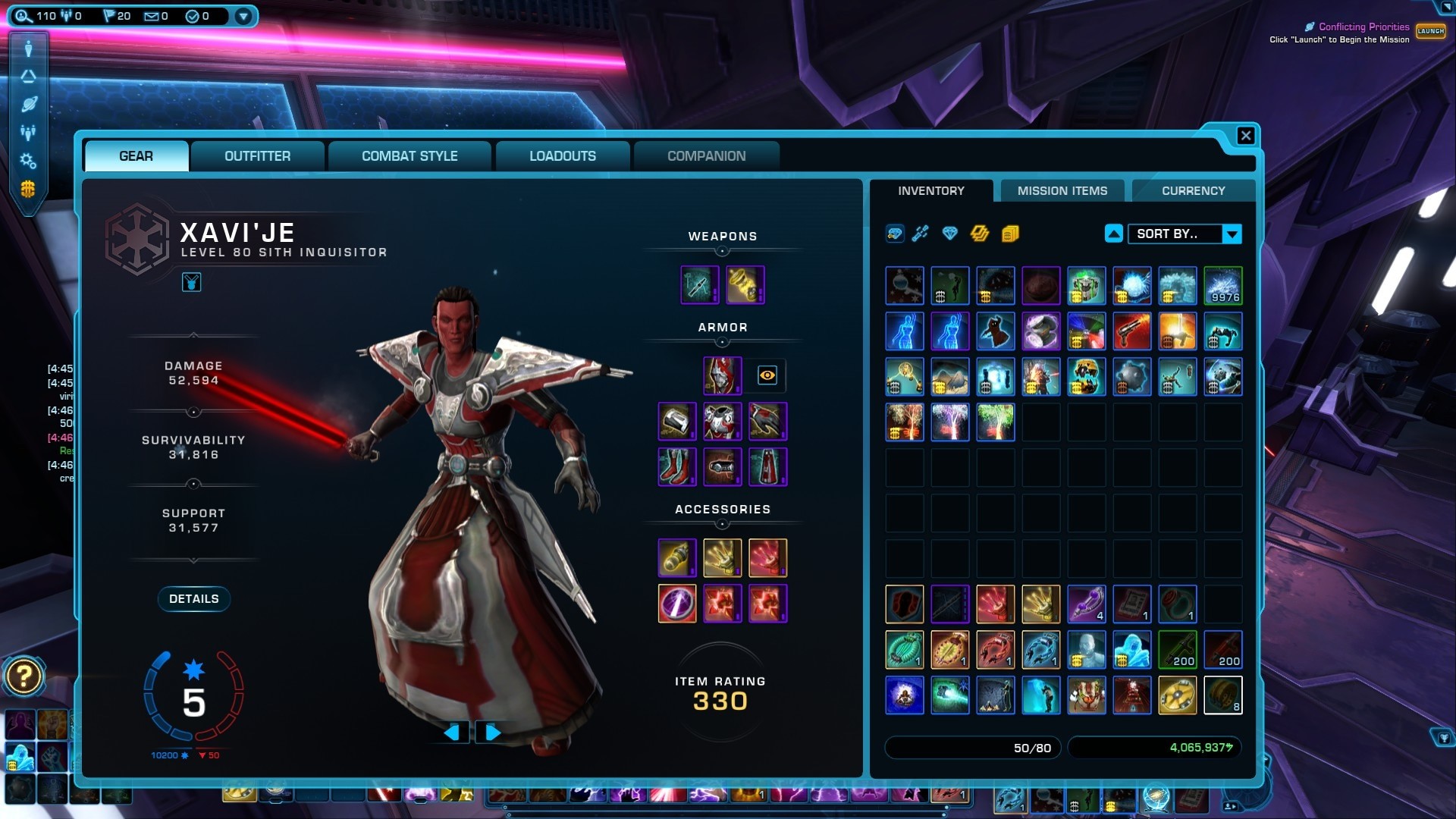Rotate character model left with arrow
This screenshot has width=1456, height=819.
453,733
